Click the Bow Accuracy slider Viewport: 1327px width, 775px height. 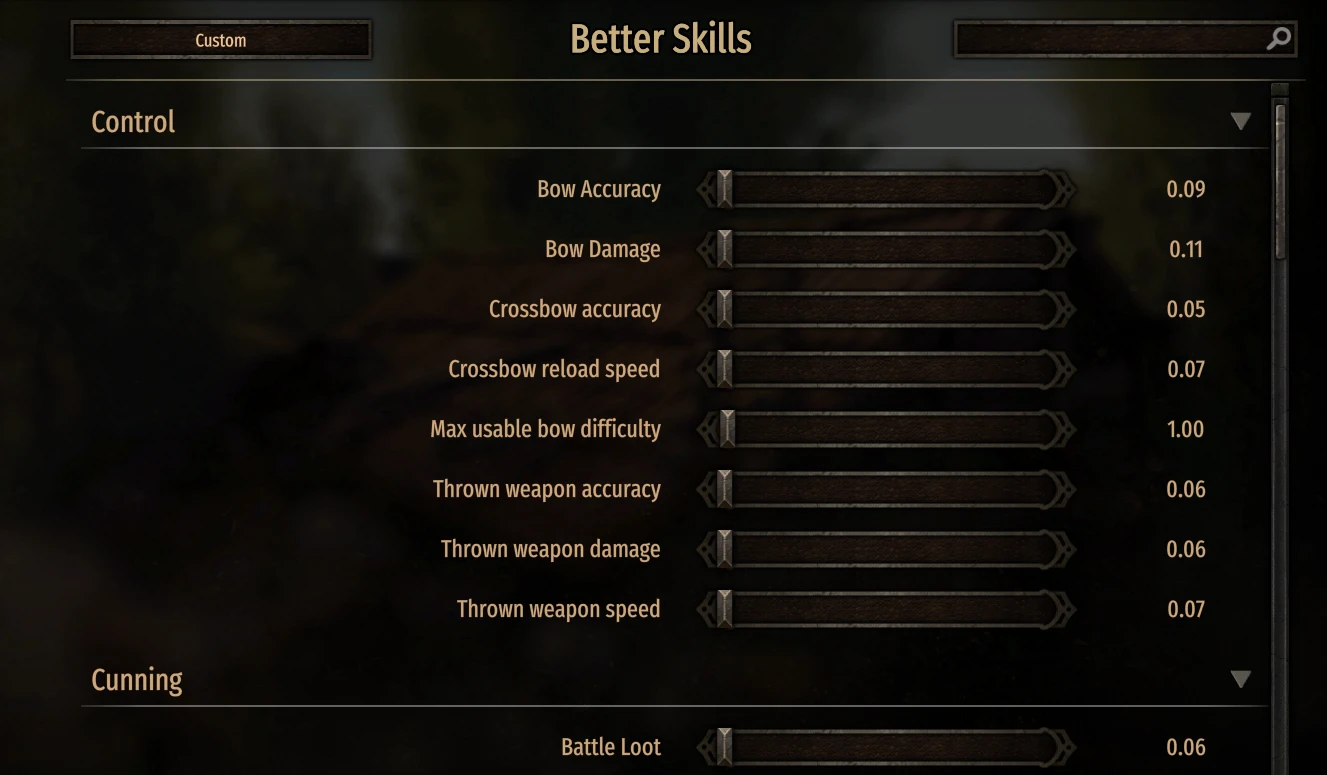(885, 189)
